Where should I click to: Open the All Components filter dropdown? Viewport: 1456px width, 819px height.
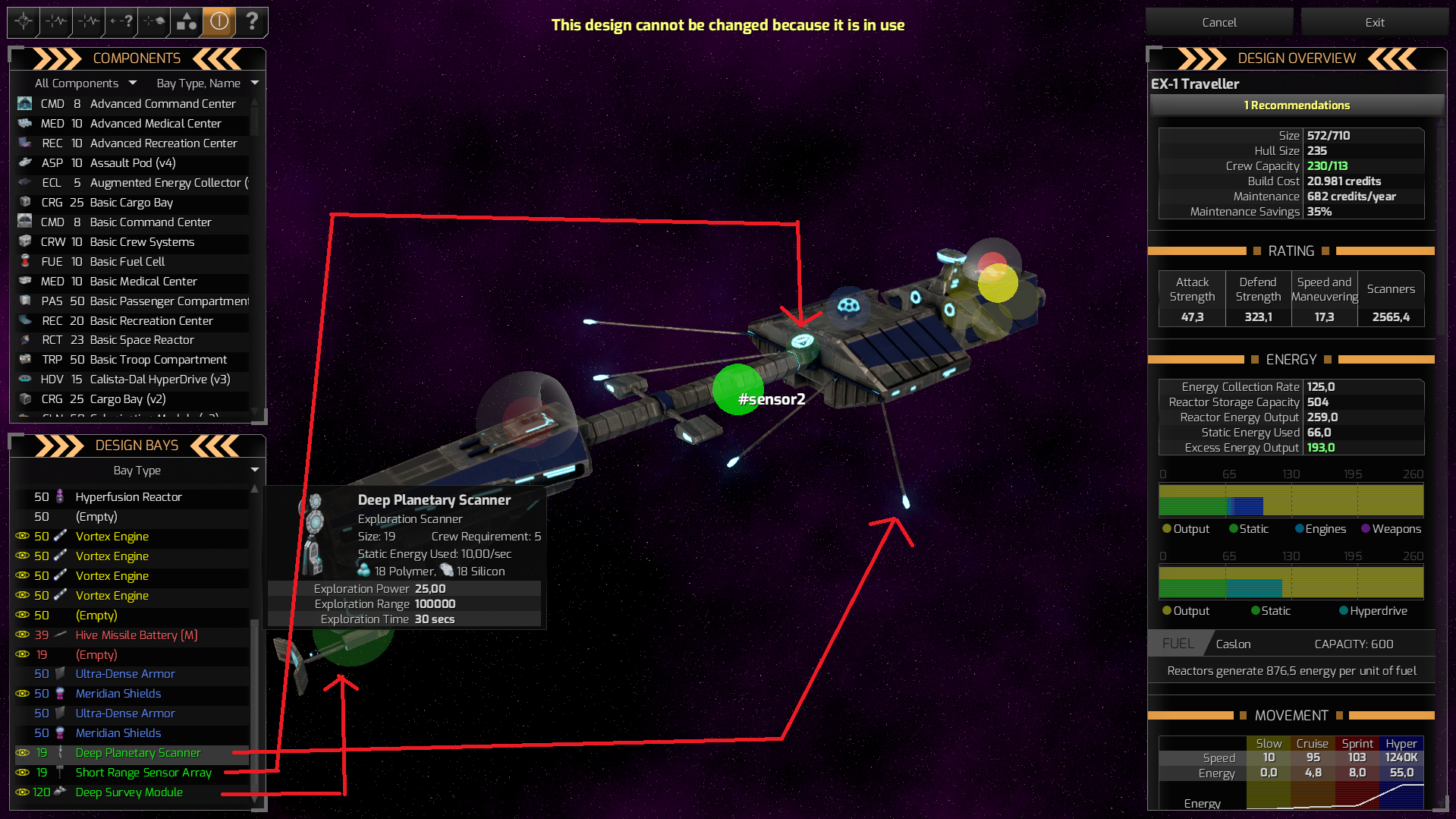[x=83, y=83]
